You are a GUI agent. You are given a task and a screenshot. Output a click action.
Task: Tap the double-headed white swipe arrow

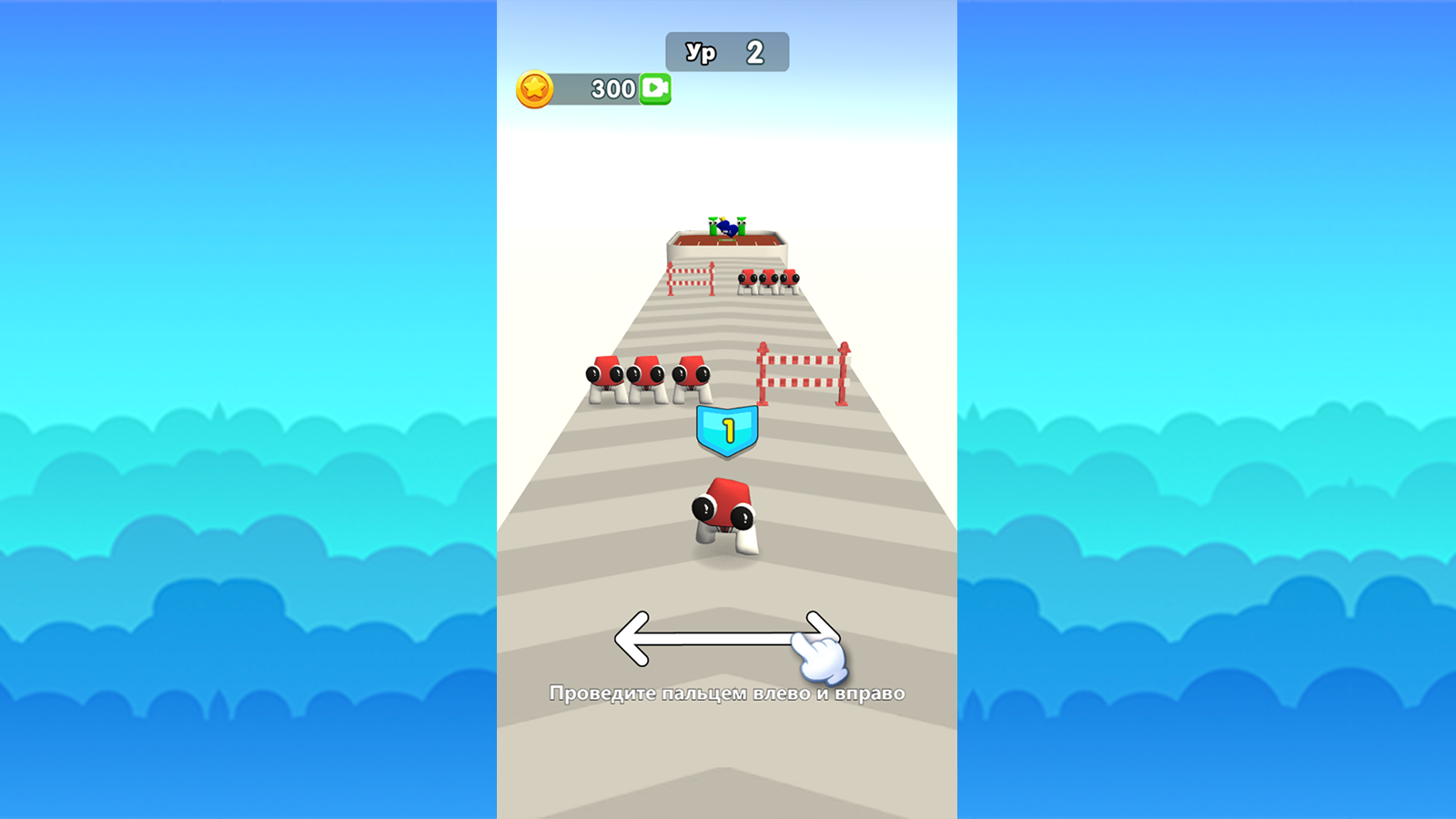(725, 637)
